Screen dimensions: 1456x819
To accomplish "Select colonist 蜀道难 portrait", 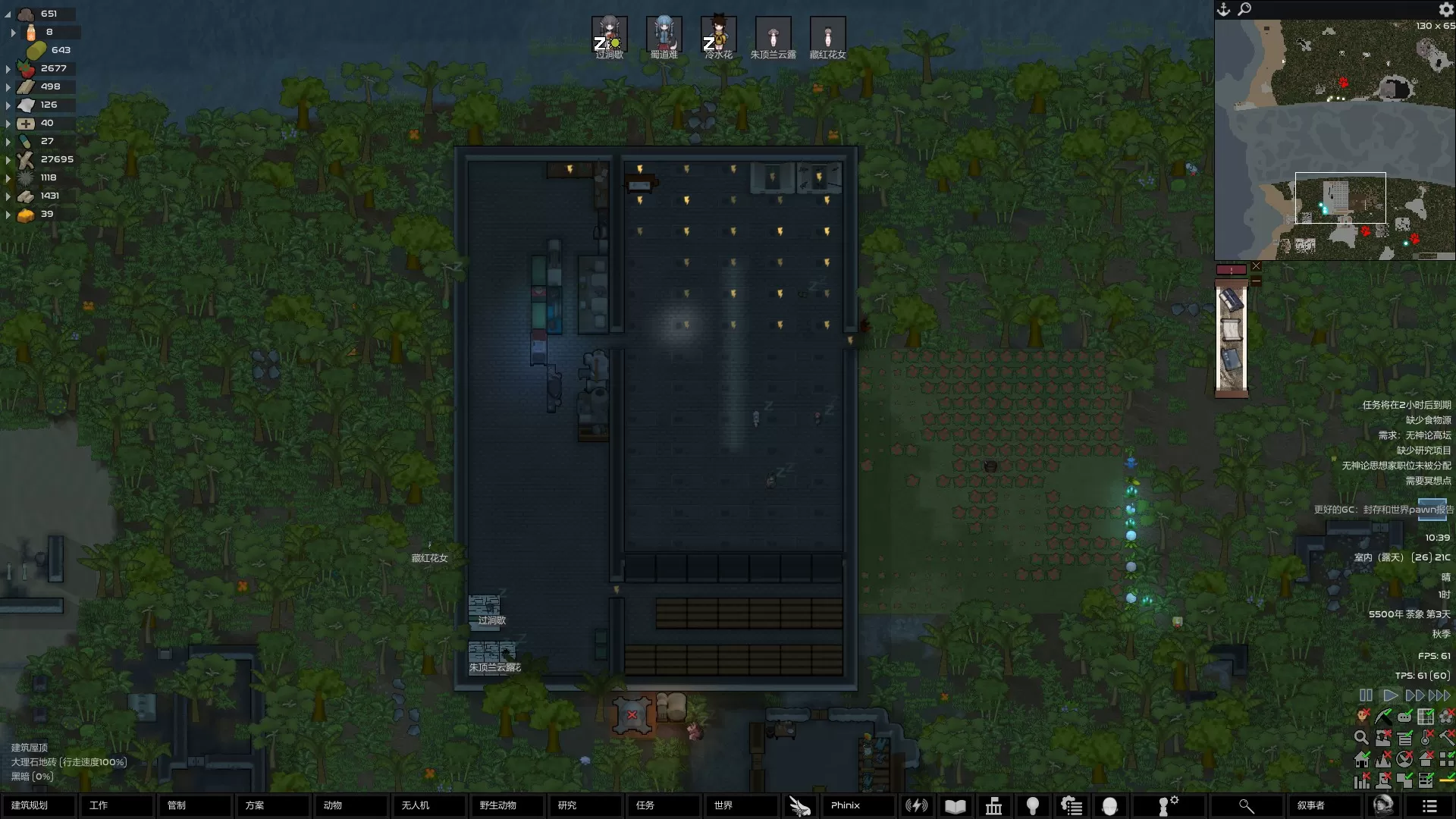I will [x=664, y=35].
